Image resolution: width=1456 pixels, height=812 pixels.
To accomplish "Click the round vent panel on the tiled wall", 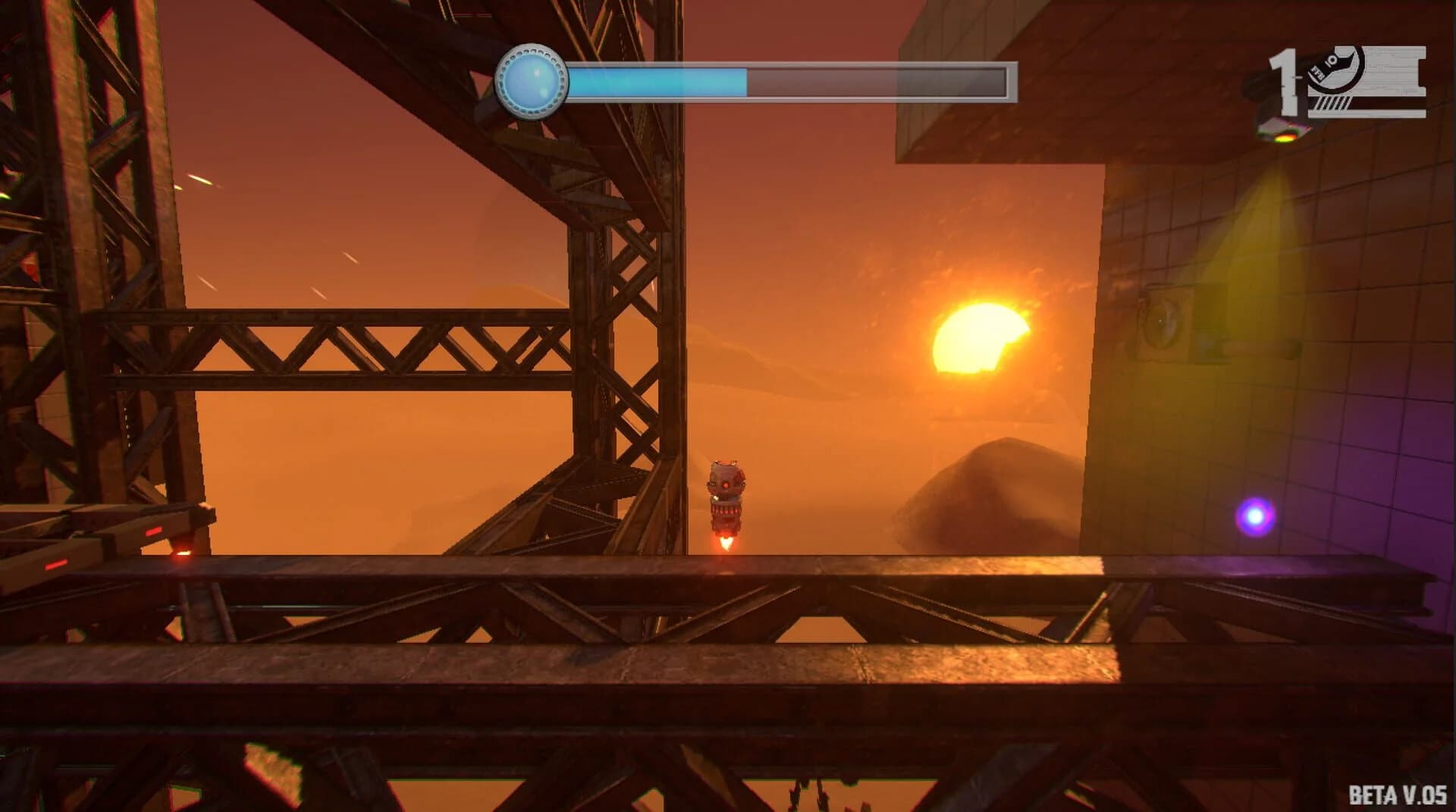I will coord(1165,321).
